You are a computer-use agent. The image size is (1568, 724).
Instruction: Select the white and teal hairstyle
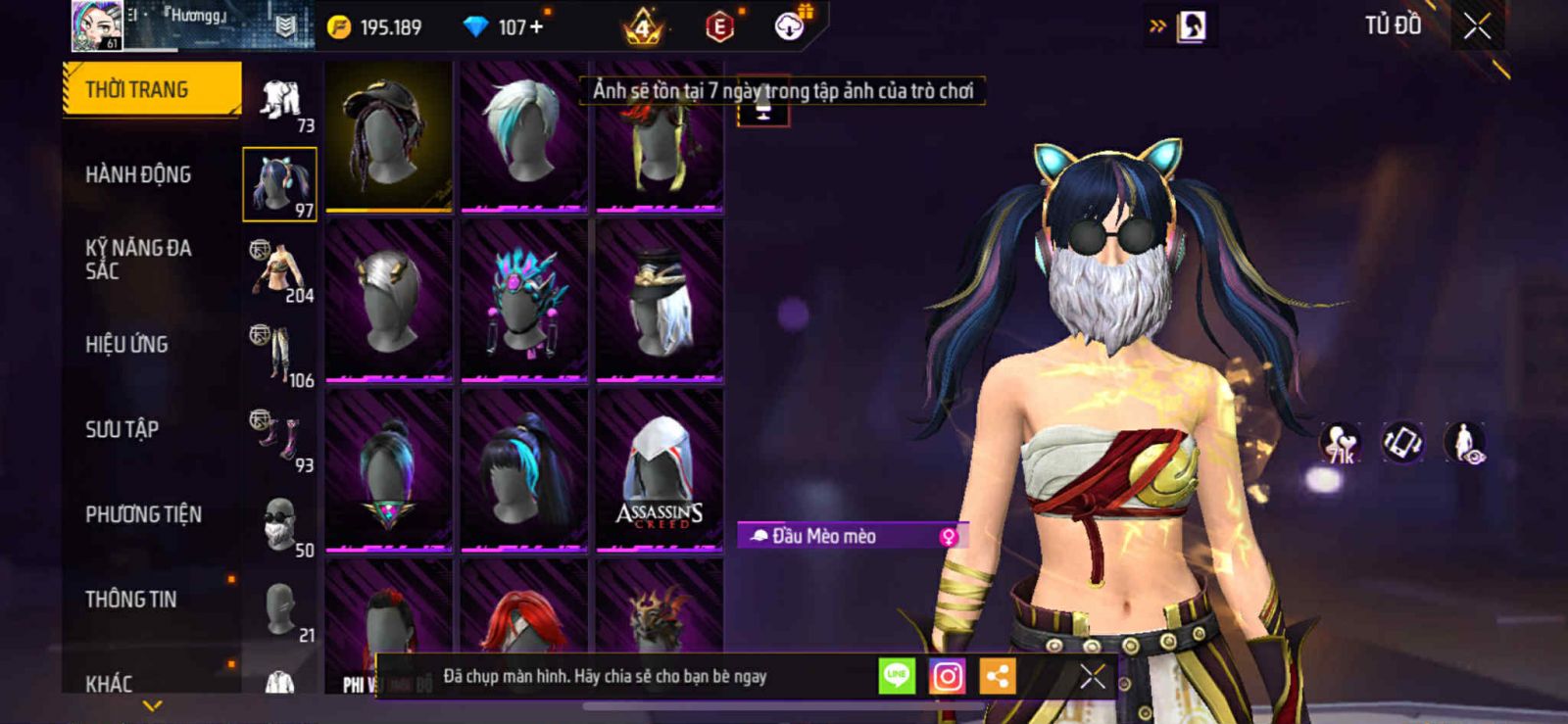coord(524,136)
